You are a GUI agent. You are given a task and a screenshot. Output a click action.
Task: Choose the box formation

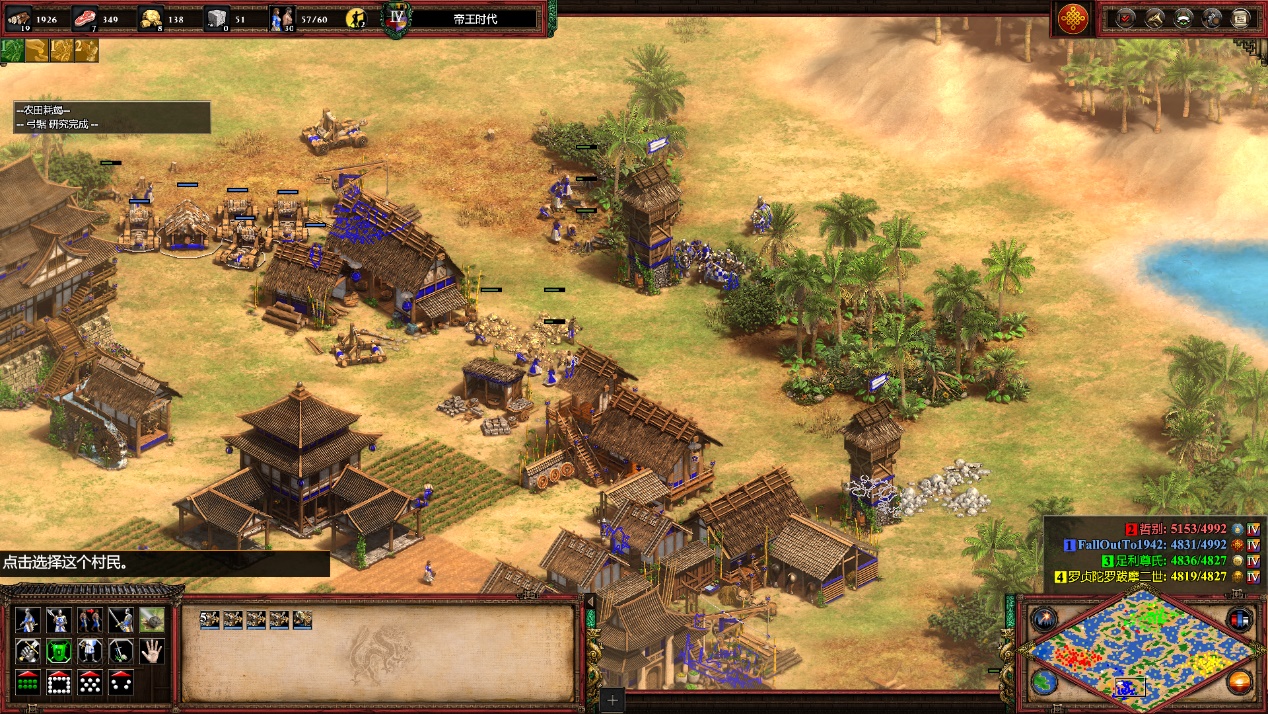[x=58, y=683]
